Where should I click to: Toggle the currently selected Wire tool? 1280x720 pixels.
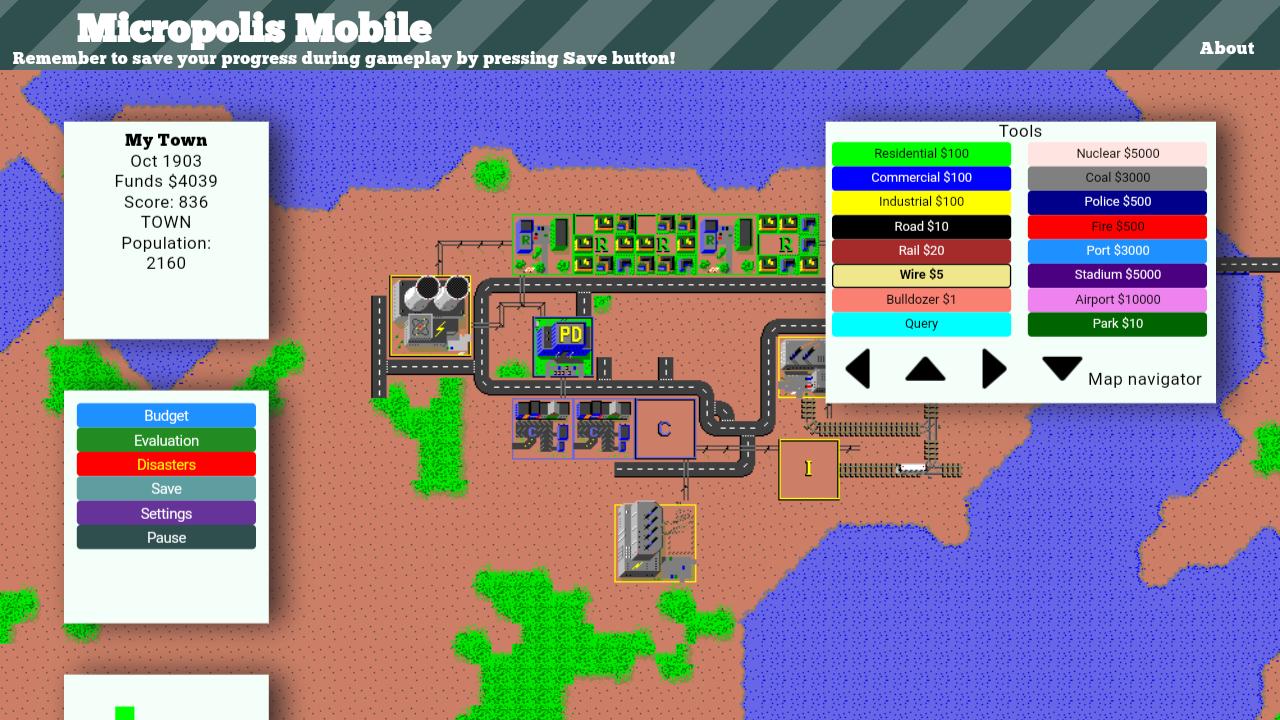[920, 274]
